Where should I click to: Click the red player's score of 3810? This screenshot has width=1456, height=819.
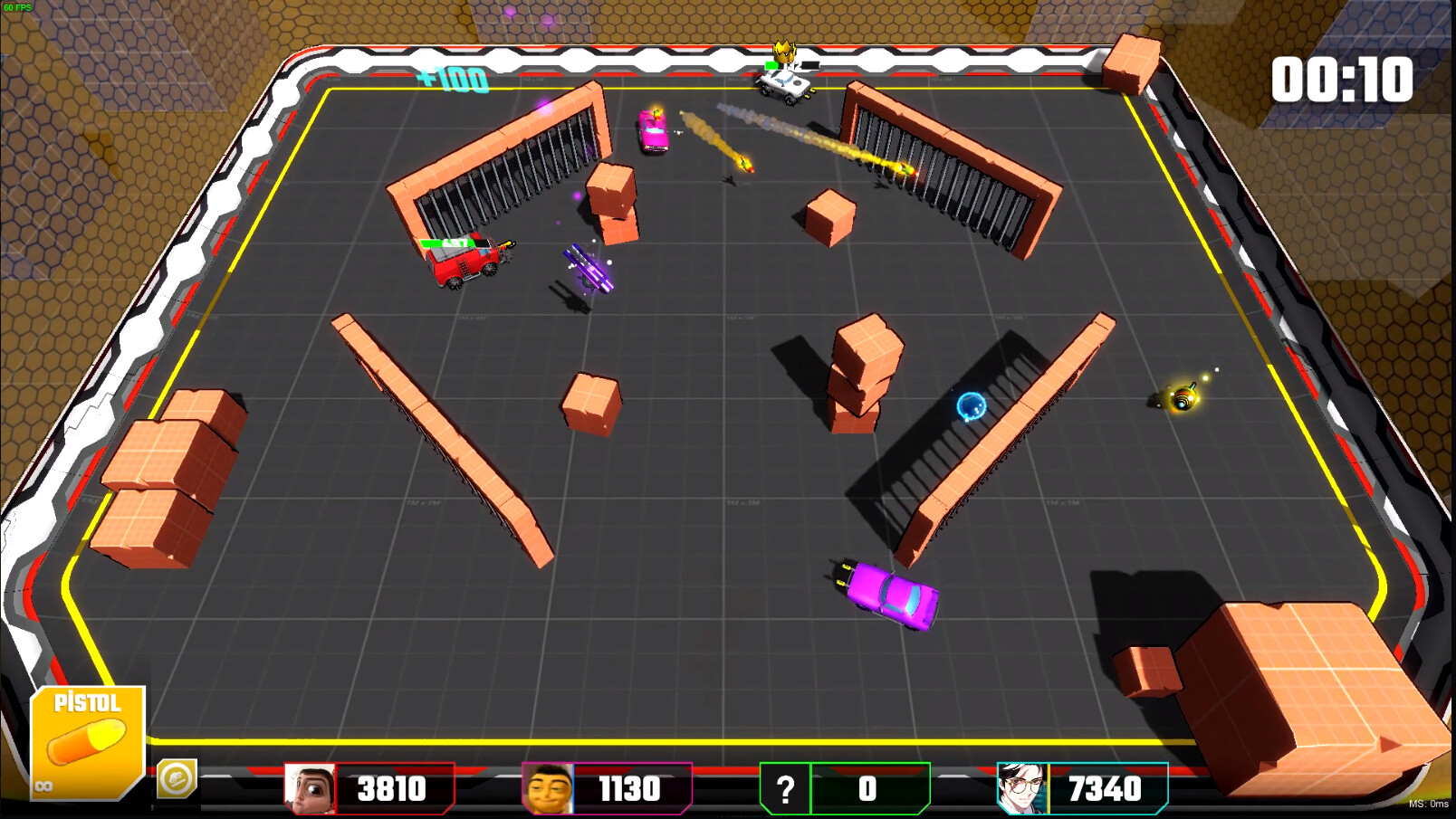[389, 788]
